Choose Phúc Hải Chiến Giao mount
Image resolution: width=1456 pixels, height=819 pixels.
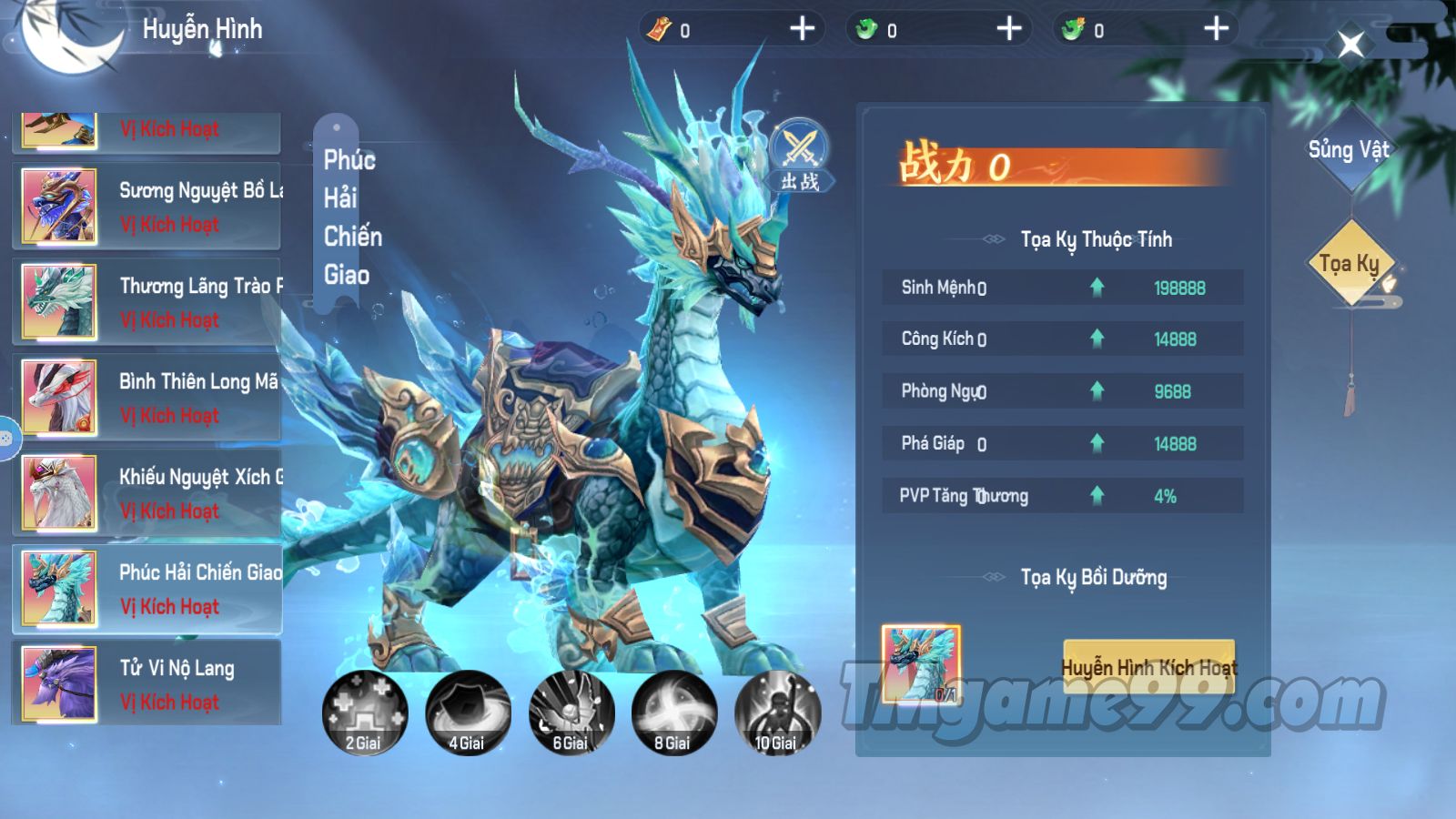[x=147, y=589]
